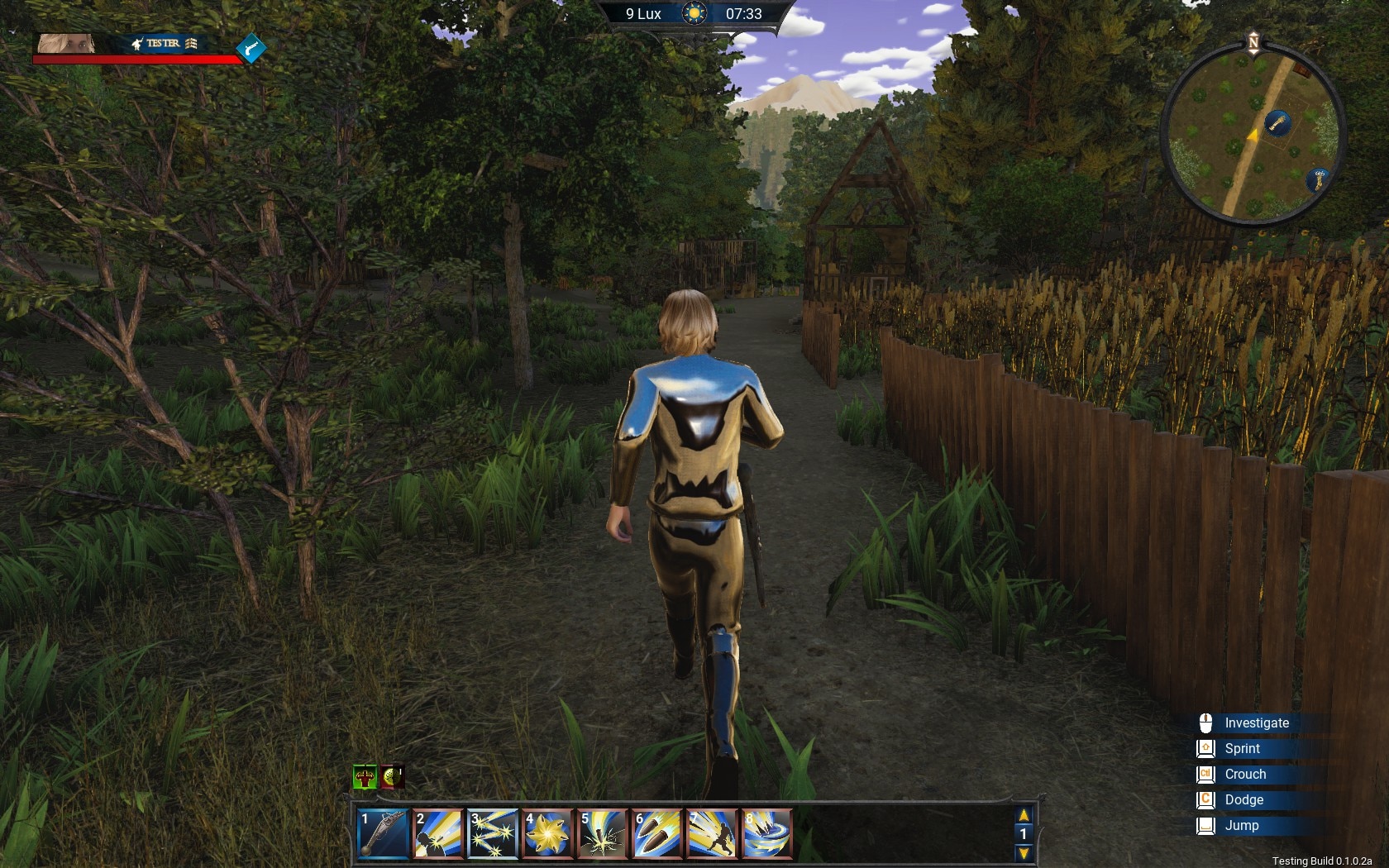Activate the blue whirlwind ability in slot 8
This screenshot has height=868, width=1389.
pyautogui.click(x=766, y=832)
